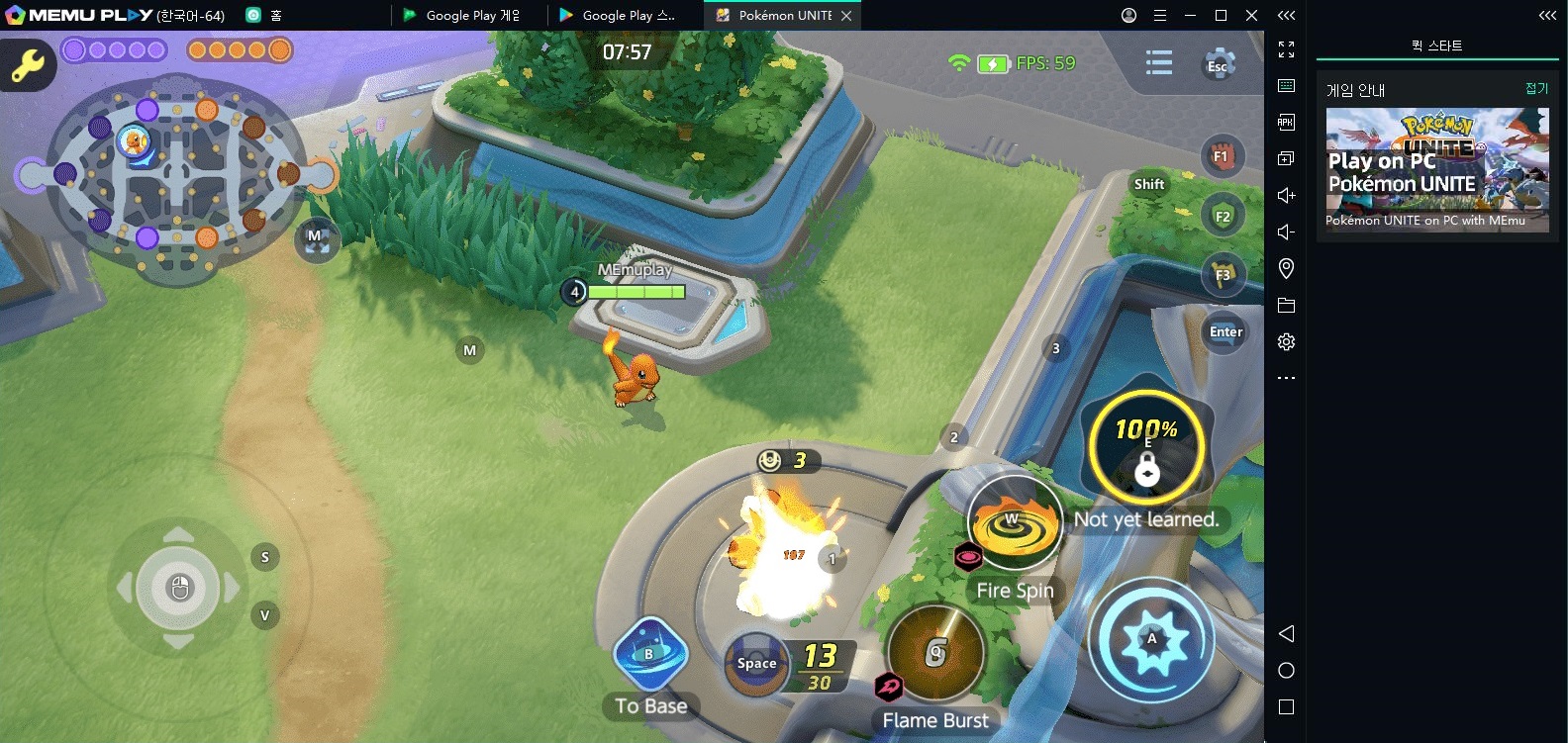This screenshot has height=743, width=1568.
Task: Open the scoreboard list icon
Action: (x=1158, y=63)
